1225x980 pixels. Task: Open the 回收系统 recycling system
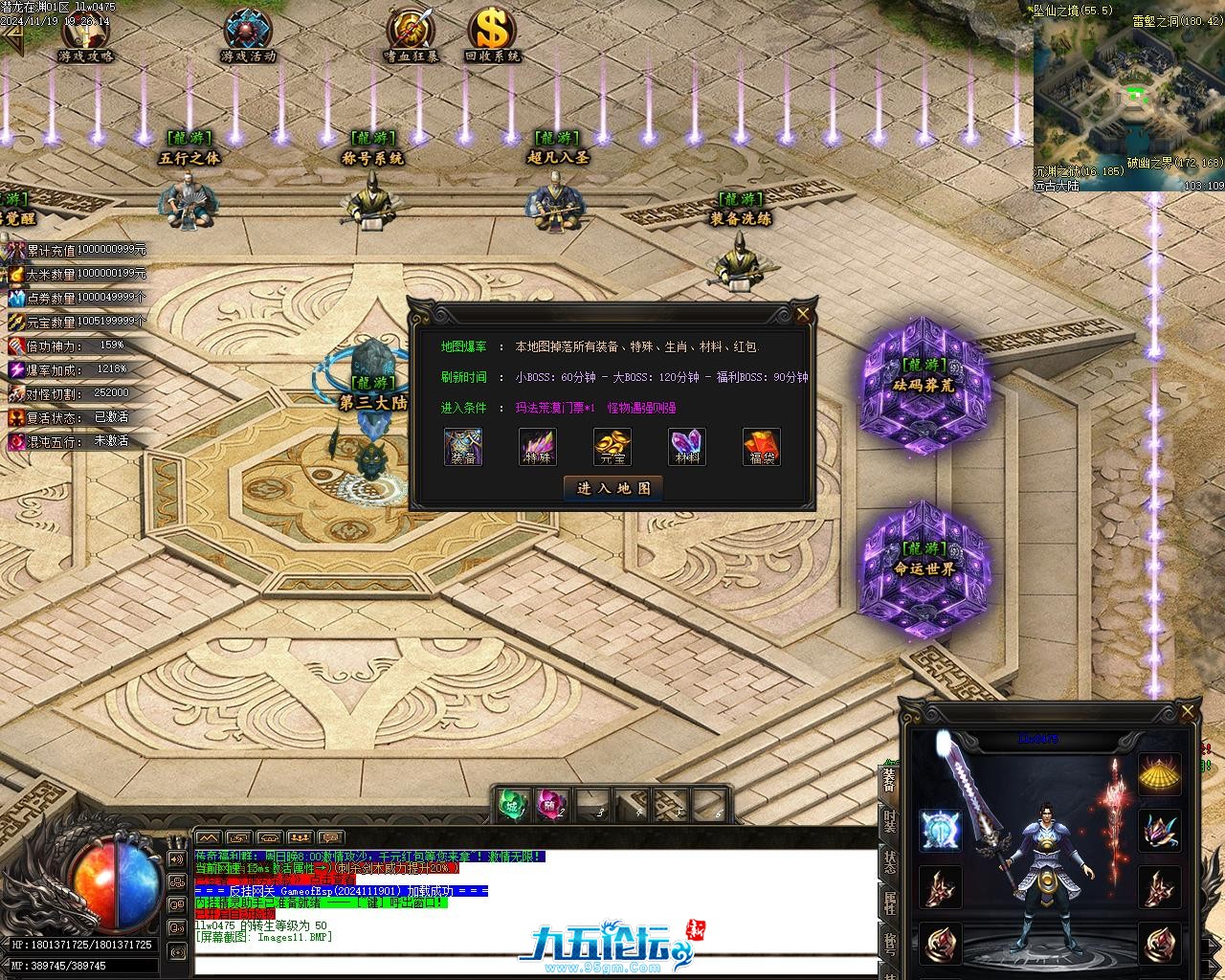click(x=492, y=34)
